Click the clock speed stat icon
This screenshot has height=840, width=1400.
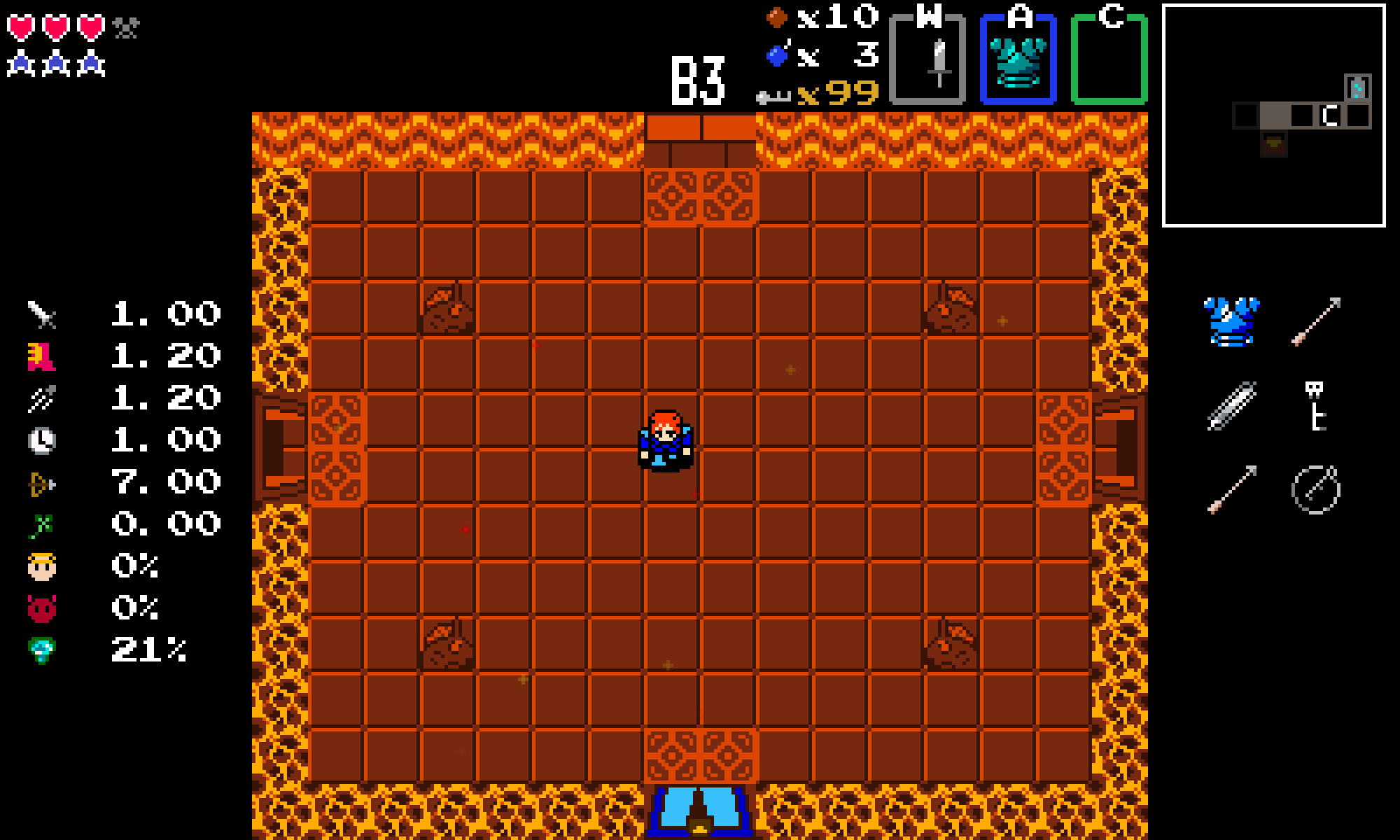point(43,440)
